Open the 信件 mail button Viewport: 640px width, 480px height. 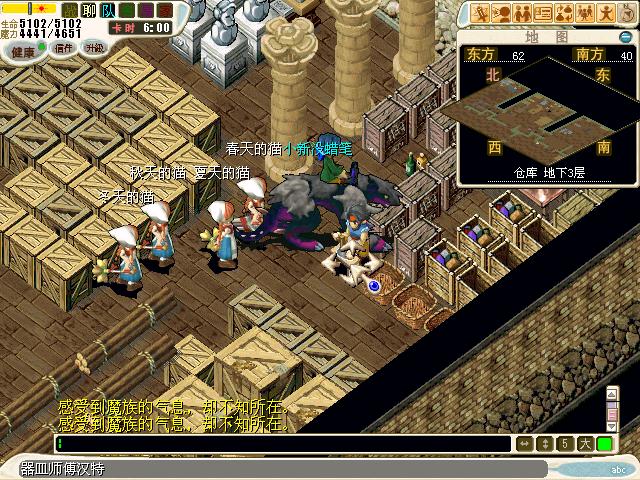tap(64, 48)
